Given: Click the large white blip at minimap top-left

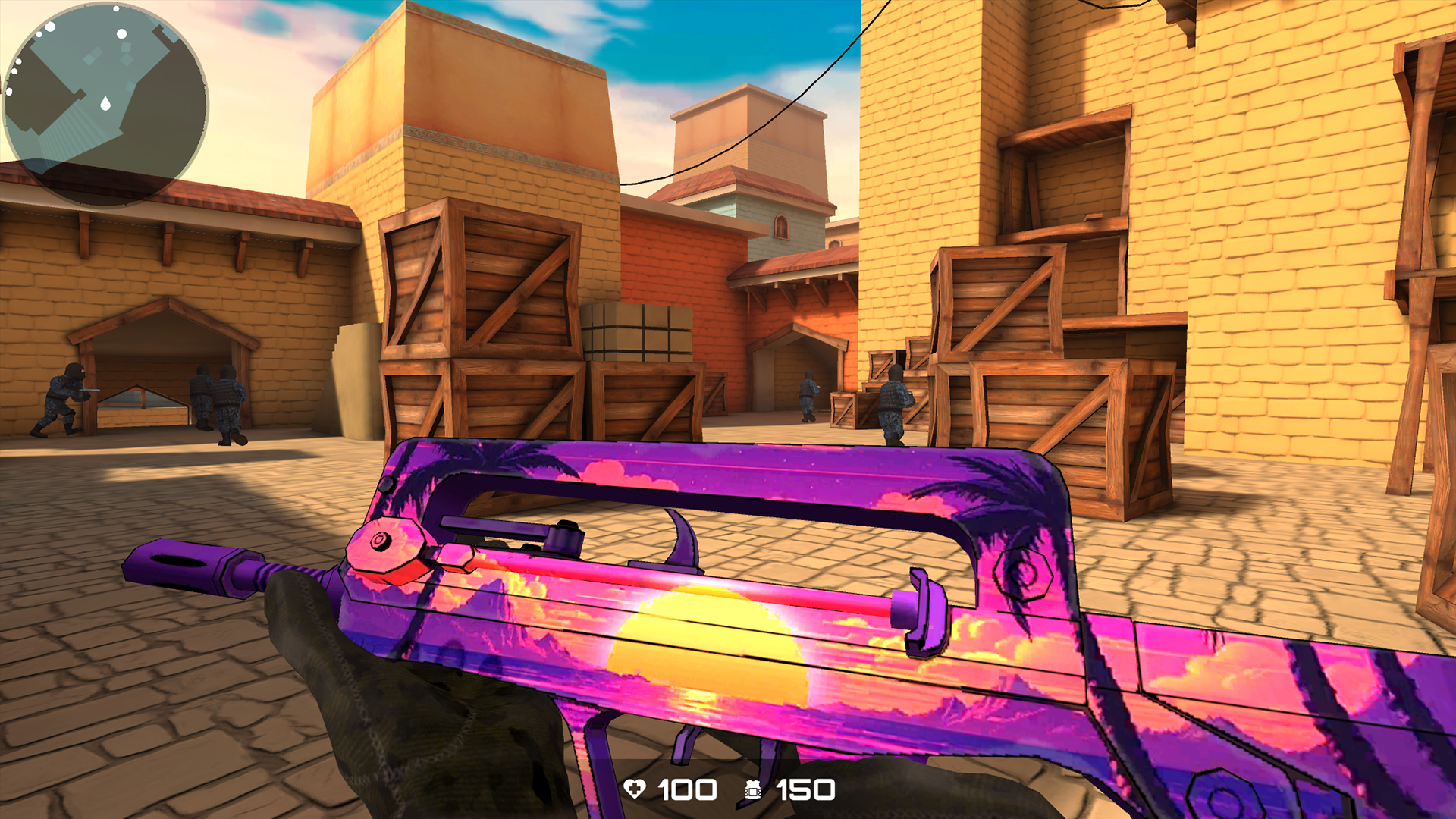Looking at the screenshot, I should 49,27.
